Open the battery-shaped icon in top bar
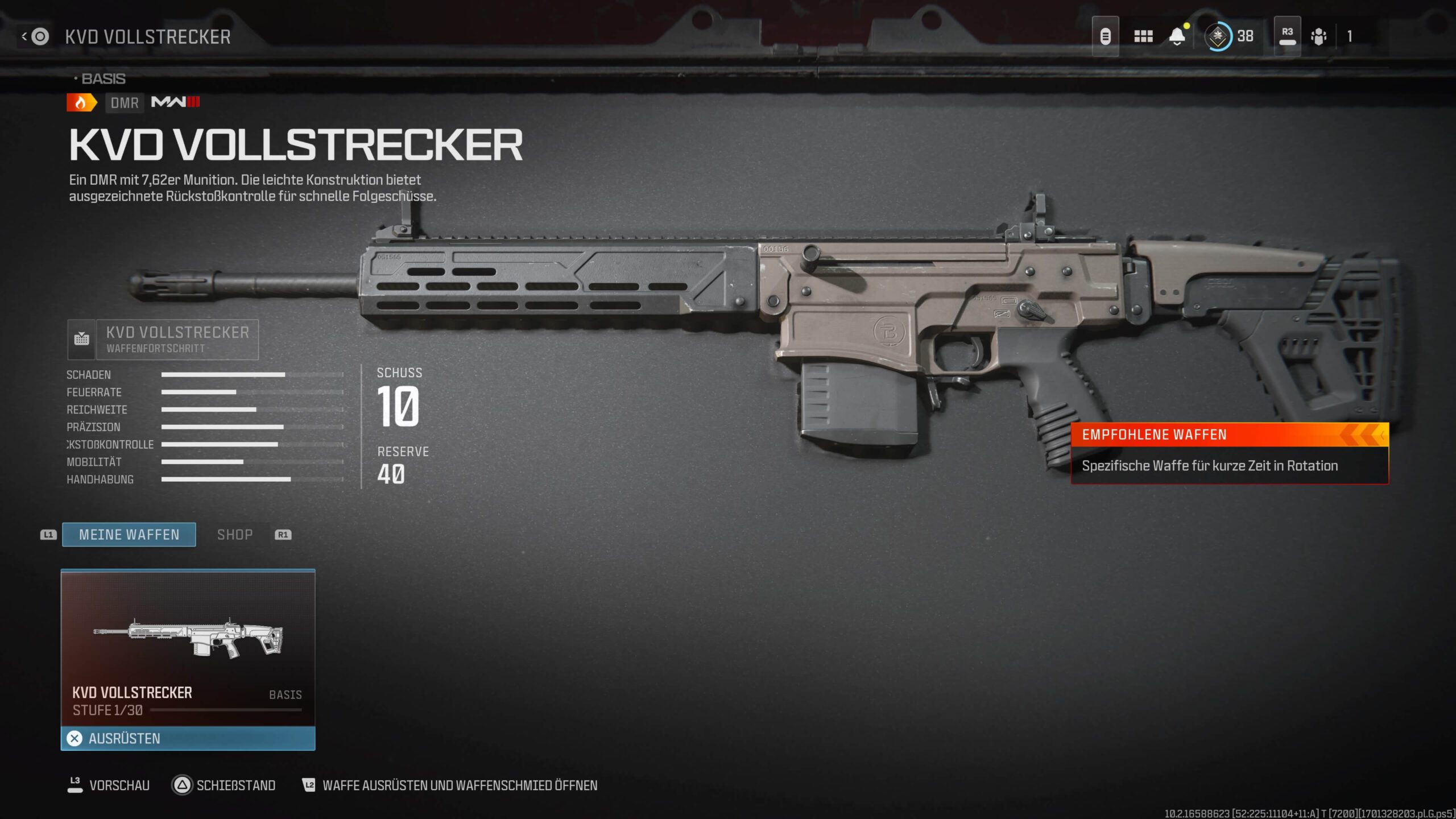This screenshot has width=1456, height=819. click(x=1105, y=36)
